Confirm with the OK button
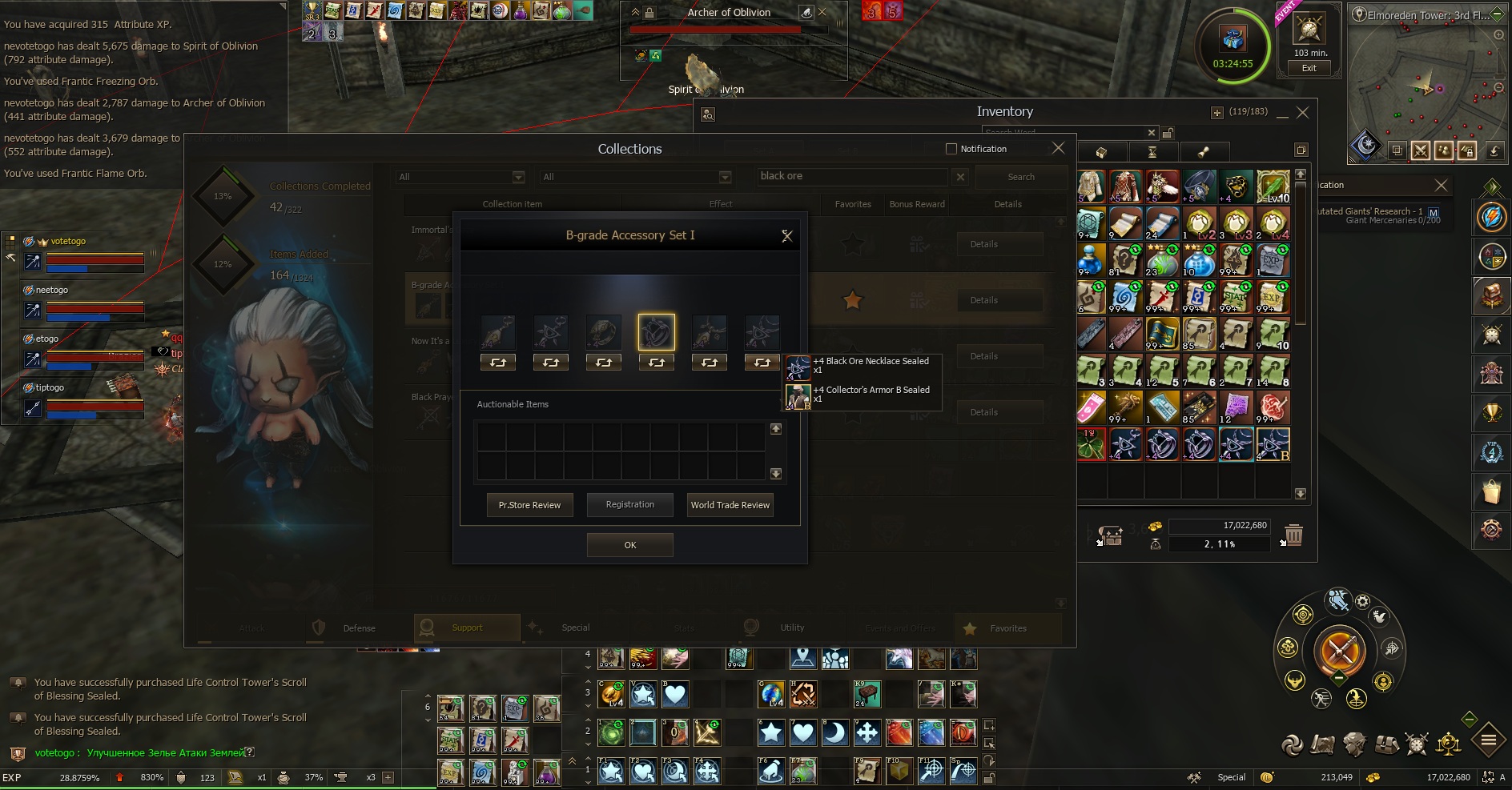The height and width of the screenshot is (790, 1512). [629, 545]
